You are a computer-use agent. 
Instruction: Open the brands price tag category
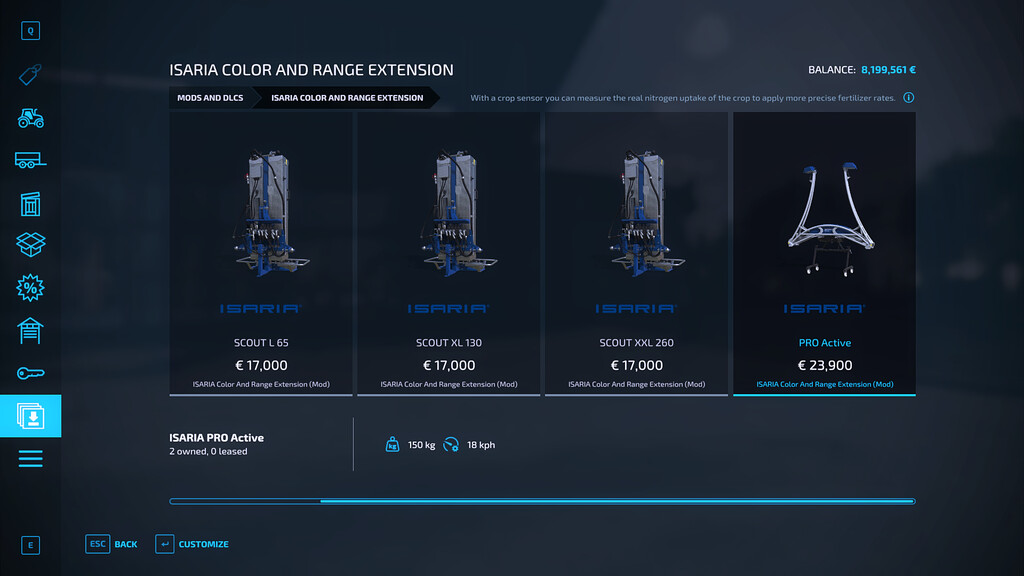(x=30, y=75)
